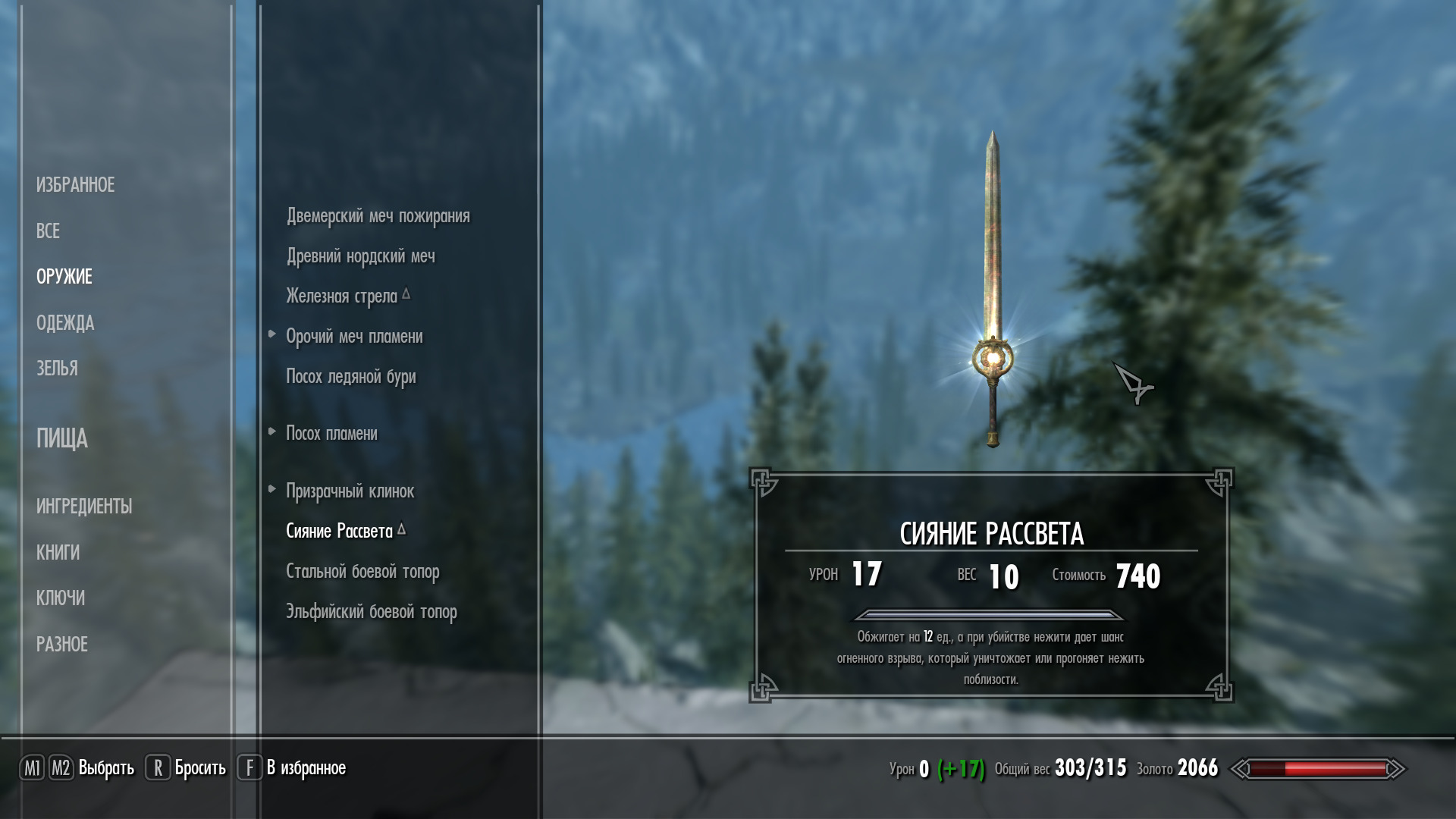Select Посох ледяной бури

click(x=350, y=377)
